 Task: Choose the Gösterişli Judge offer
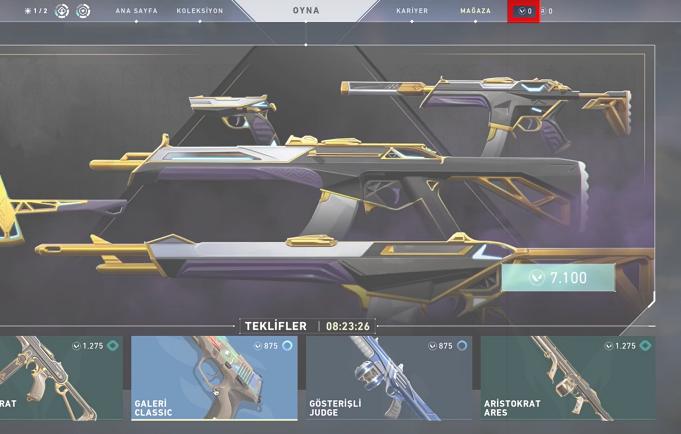coord(388,378)
